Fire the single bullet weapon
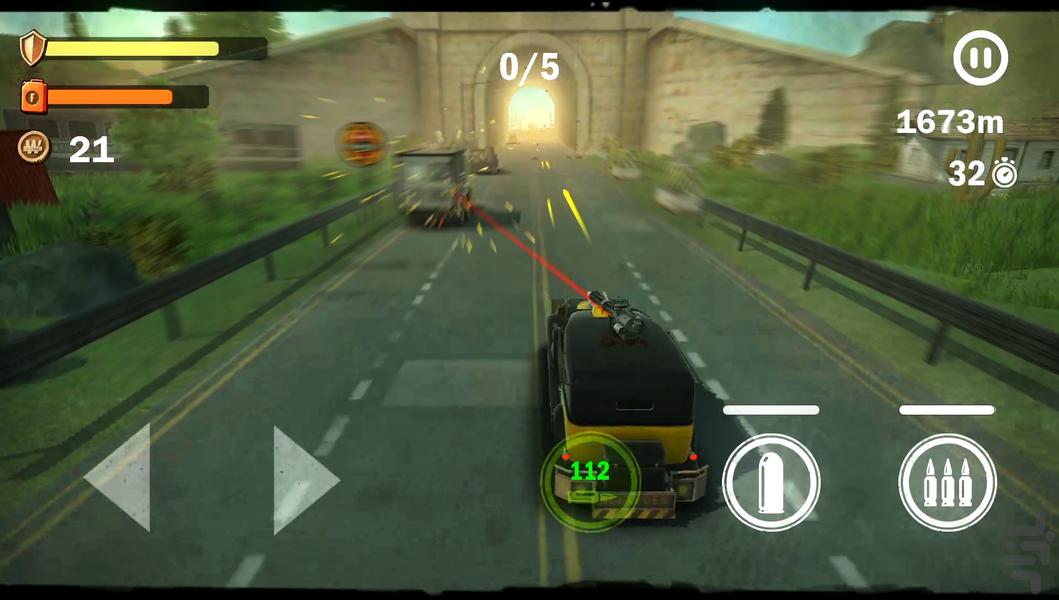1059x600 pixels. [771, 482]
